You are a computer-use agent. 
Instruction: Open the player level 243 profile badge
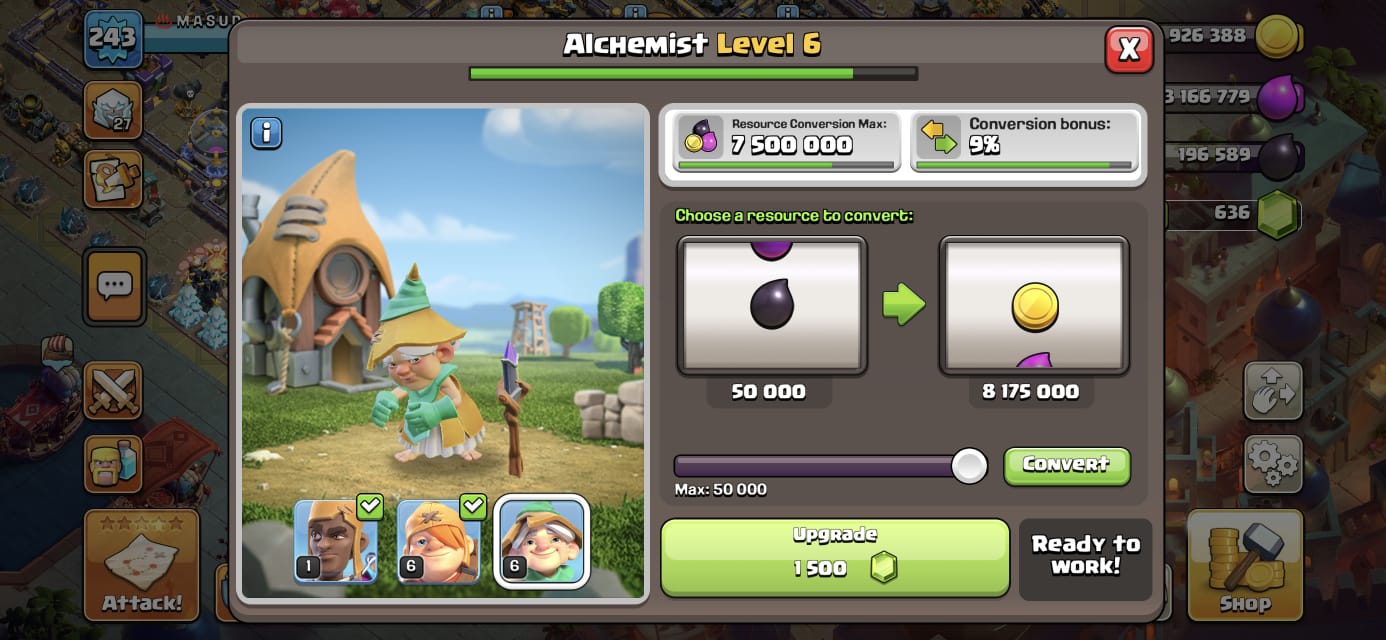pos(112,39)
